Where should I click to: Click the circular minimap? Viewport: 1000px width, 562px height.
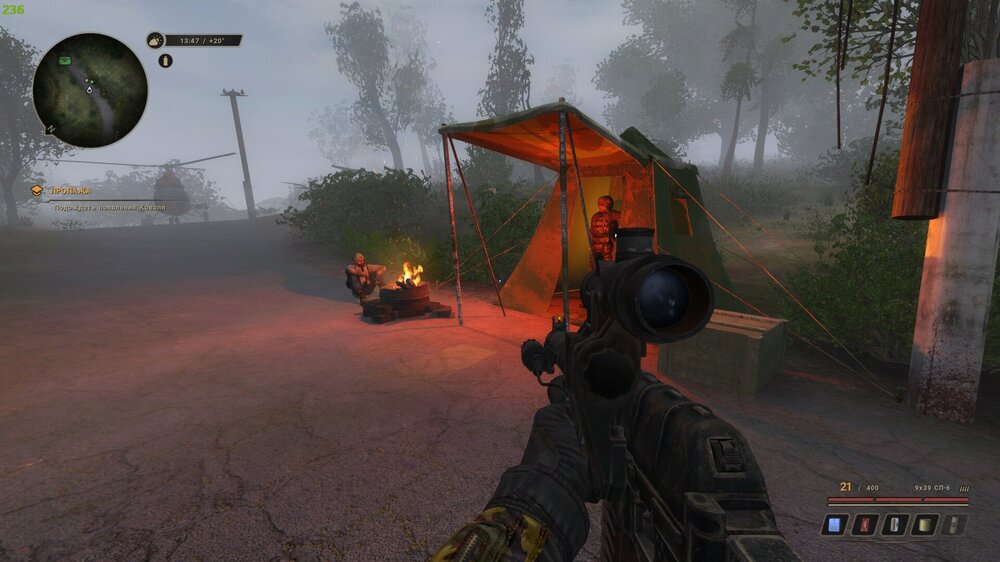(90, 91)
